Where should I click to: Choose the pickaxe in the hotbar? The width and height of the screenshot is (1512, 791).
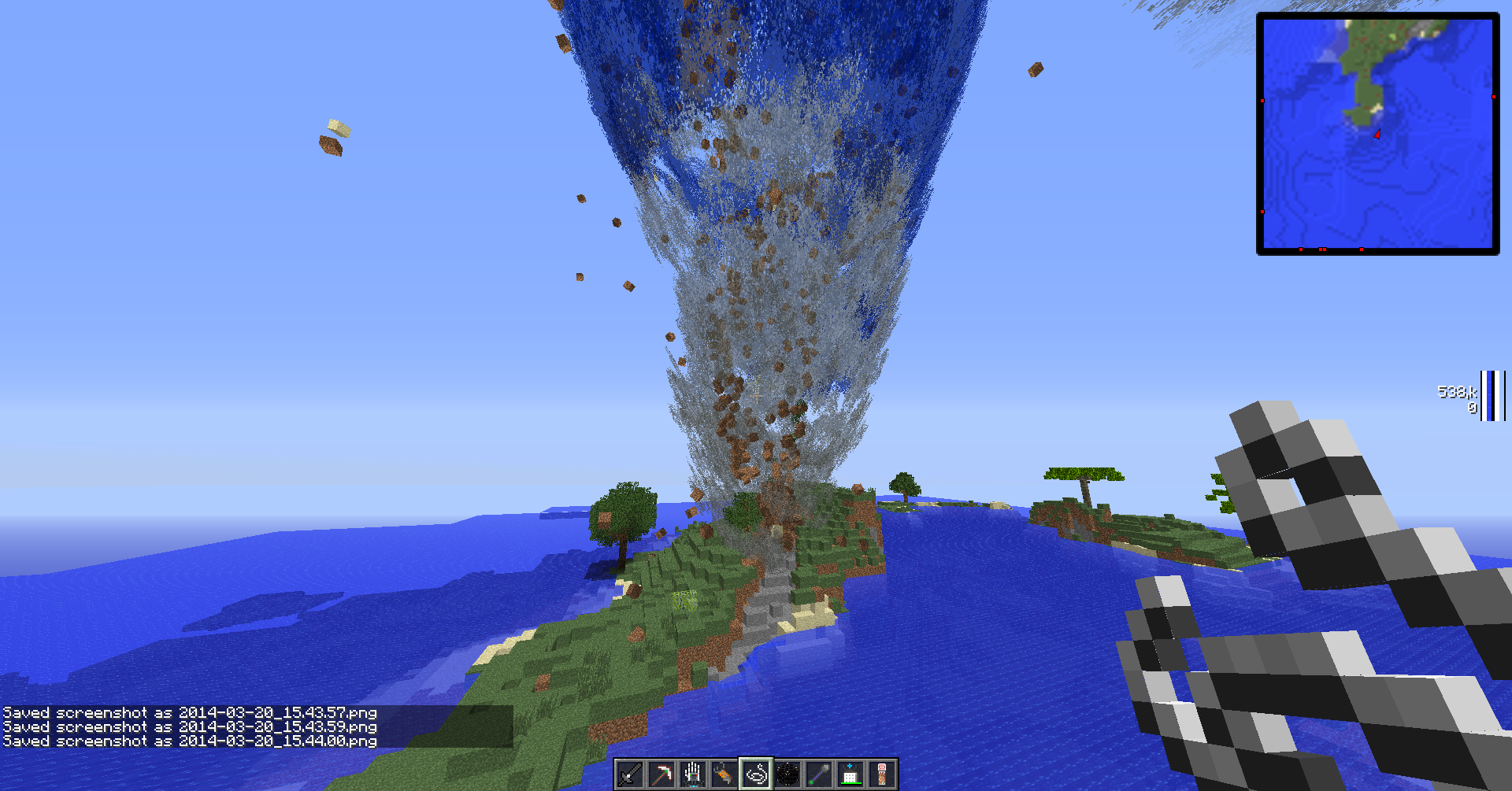pyautogui.click(x=661, y=775)
